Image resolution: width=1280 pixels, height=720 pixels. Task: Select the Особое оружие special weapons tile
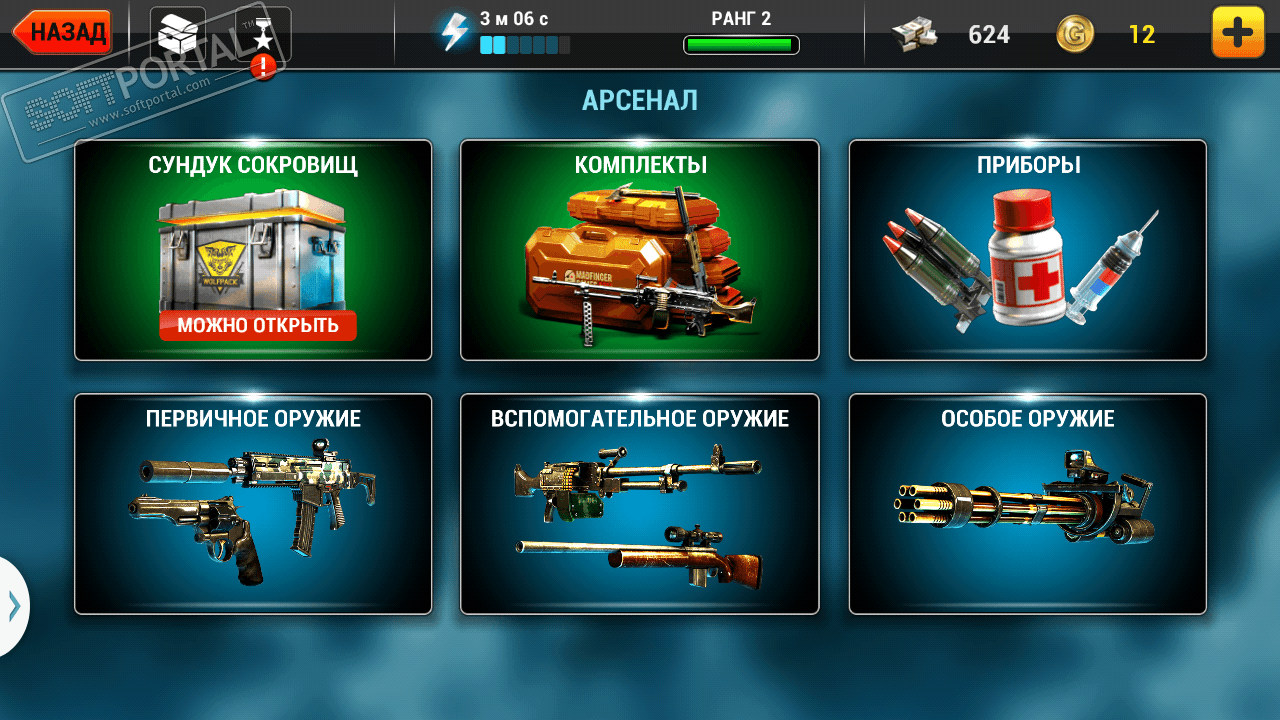(1027, 504)
